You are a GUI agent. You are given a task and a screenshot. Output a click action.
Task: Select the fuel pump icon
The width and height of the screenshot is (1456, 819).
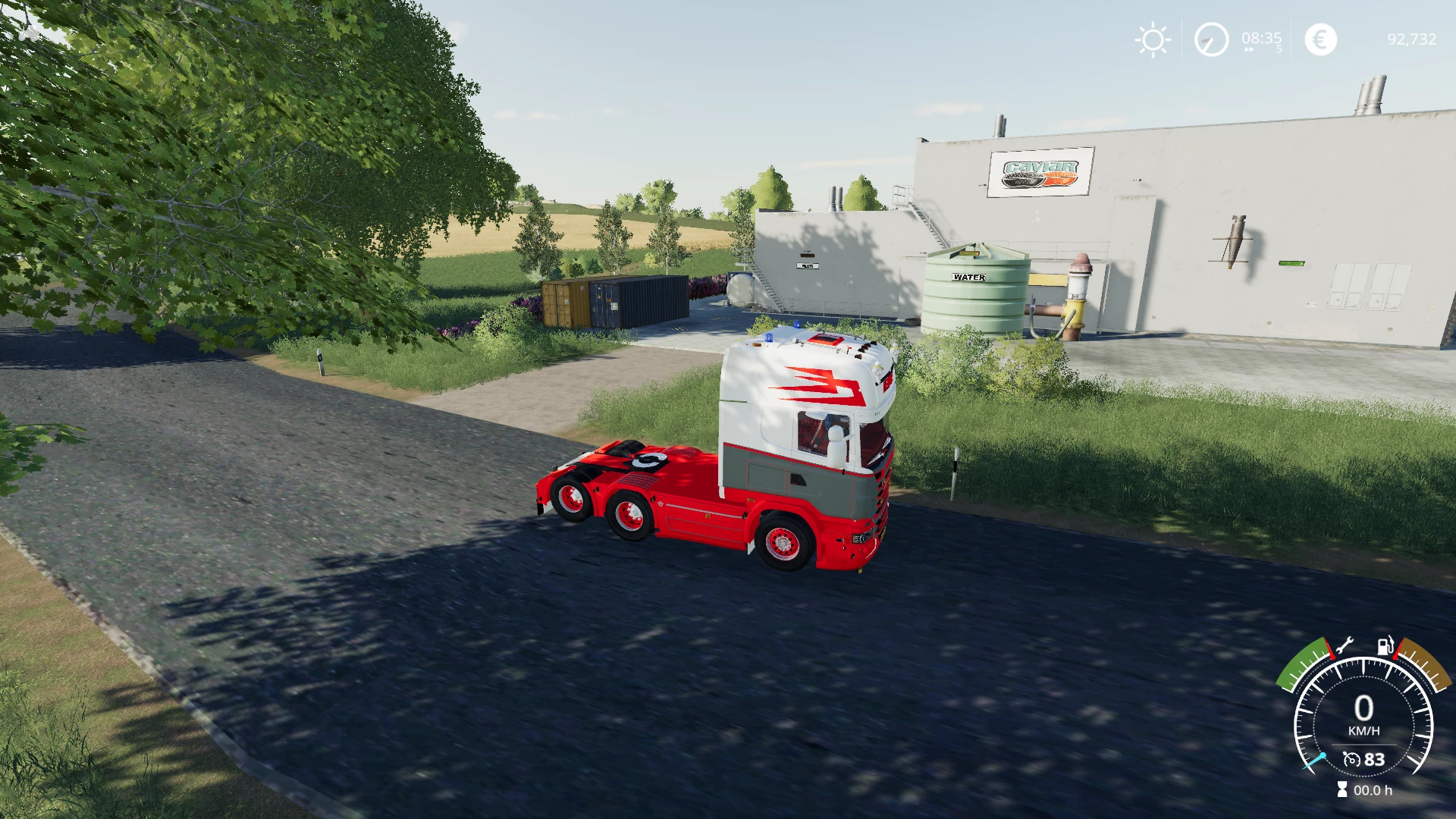pyautogui.click(x=1385, y=646)
